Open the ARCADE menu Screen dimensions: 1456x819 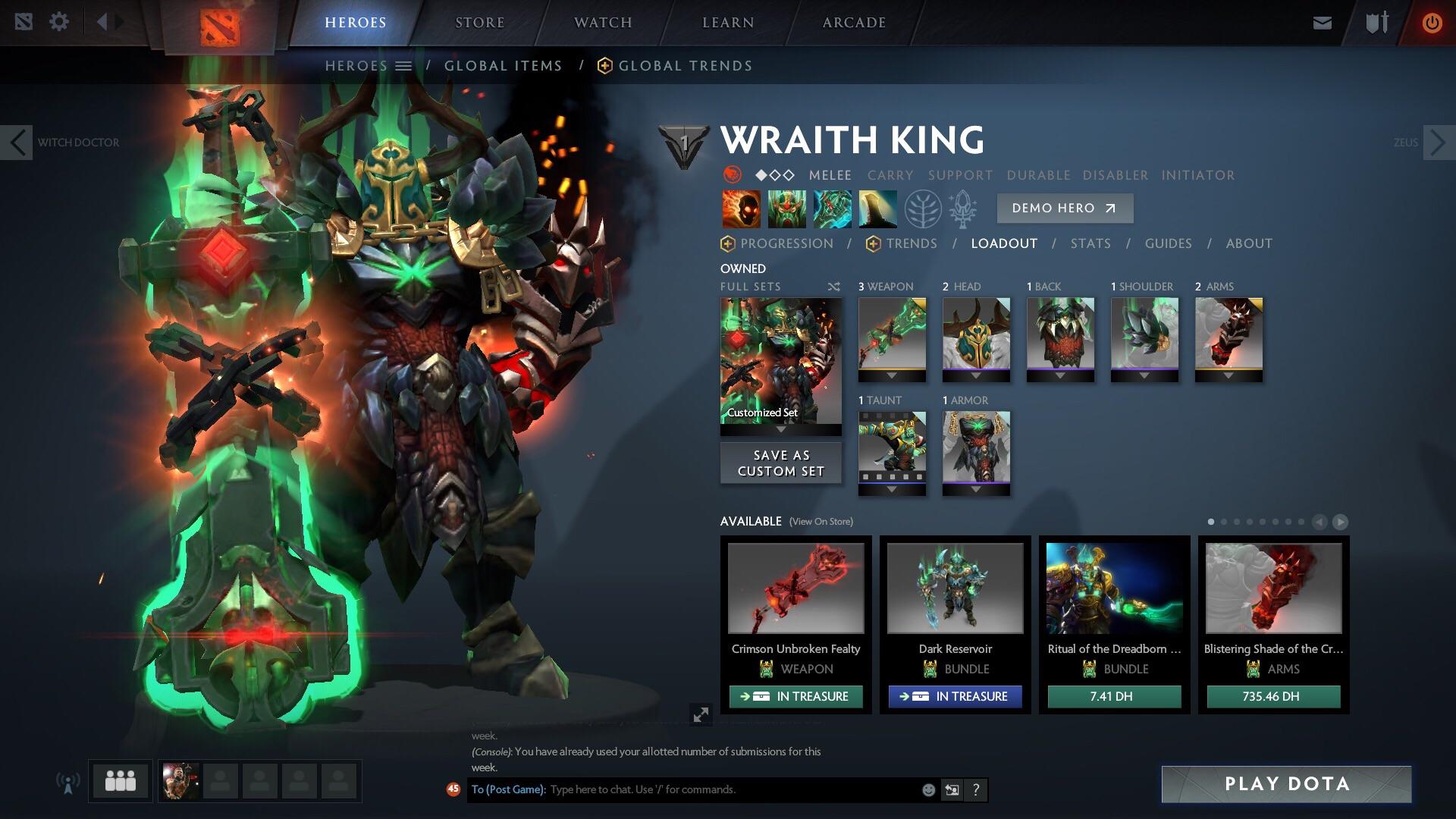point(853,22)
